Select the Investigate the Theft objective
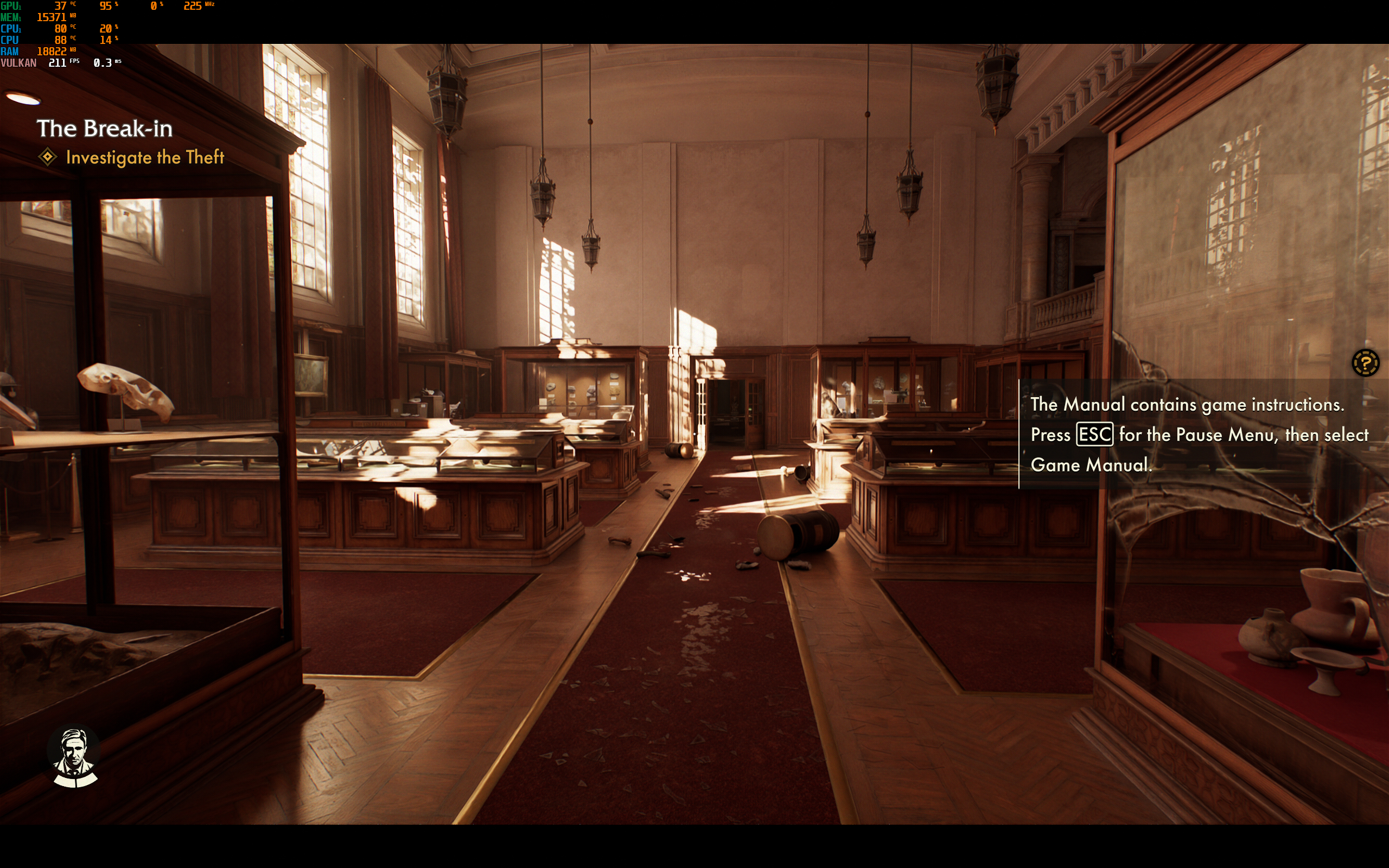The image size is (1389, 868). click(145, 157)
